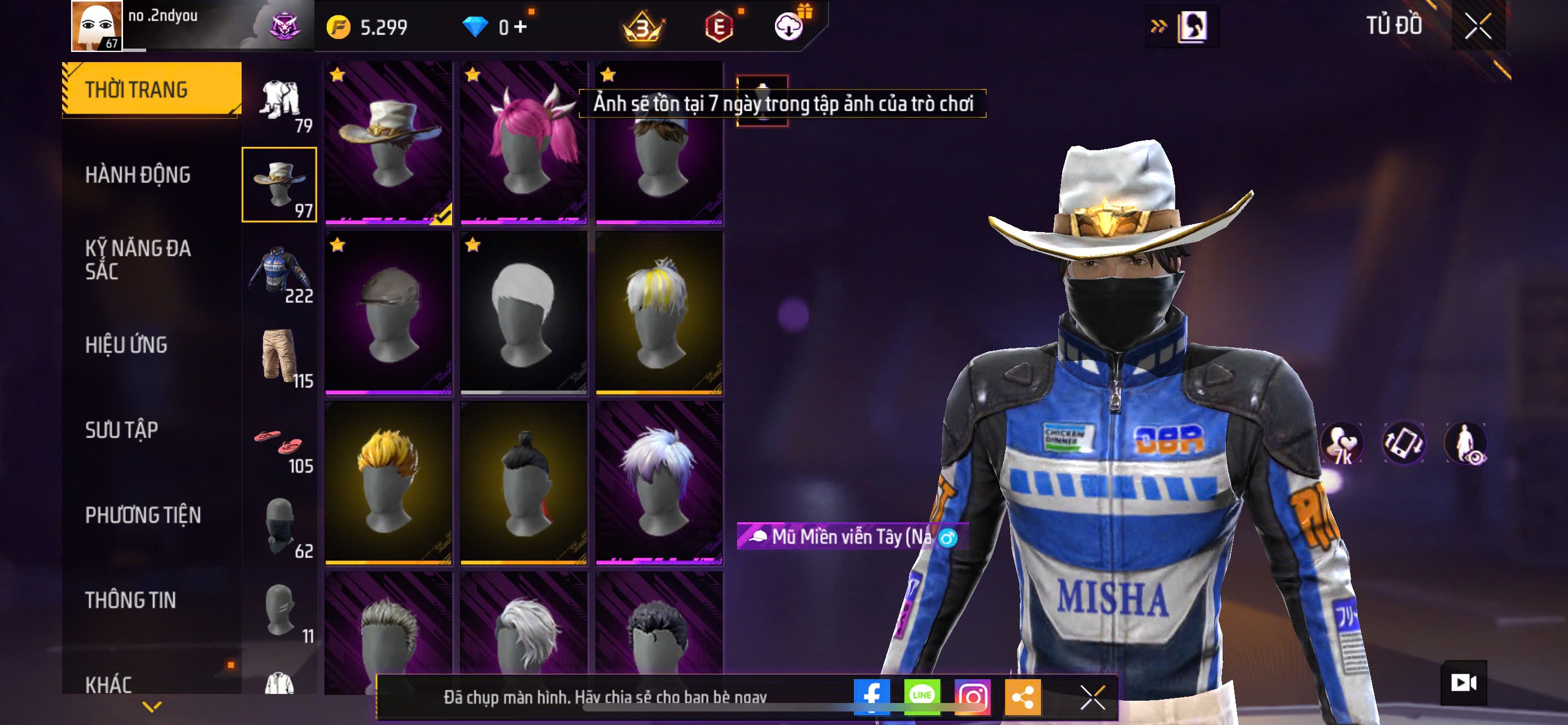Choose the grey flat cap headwear
1568x725 pixels.
[x=388, y=312]
